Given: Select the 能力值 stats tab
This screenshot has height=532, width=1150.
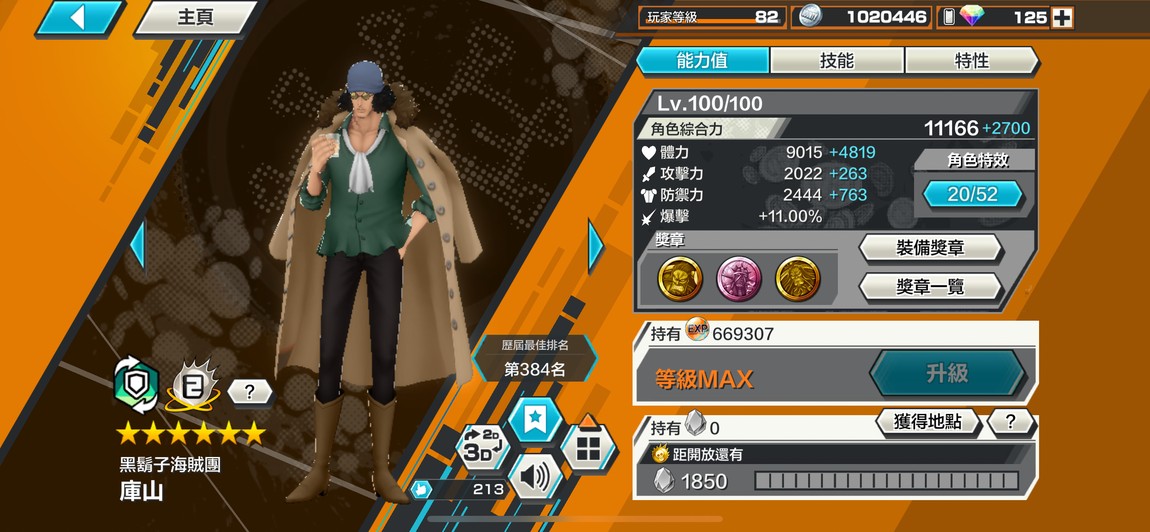Looking at the screenshot, I should 703,61.
